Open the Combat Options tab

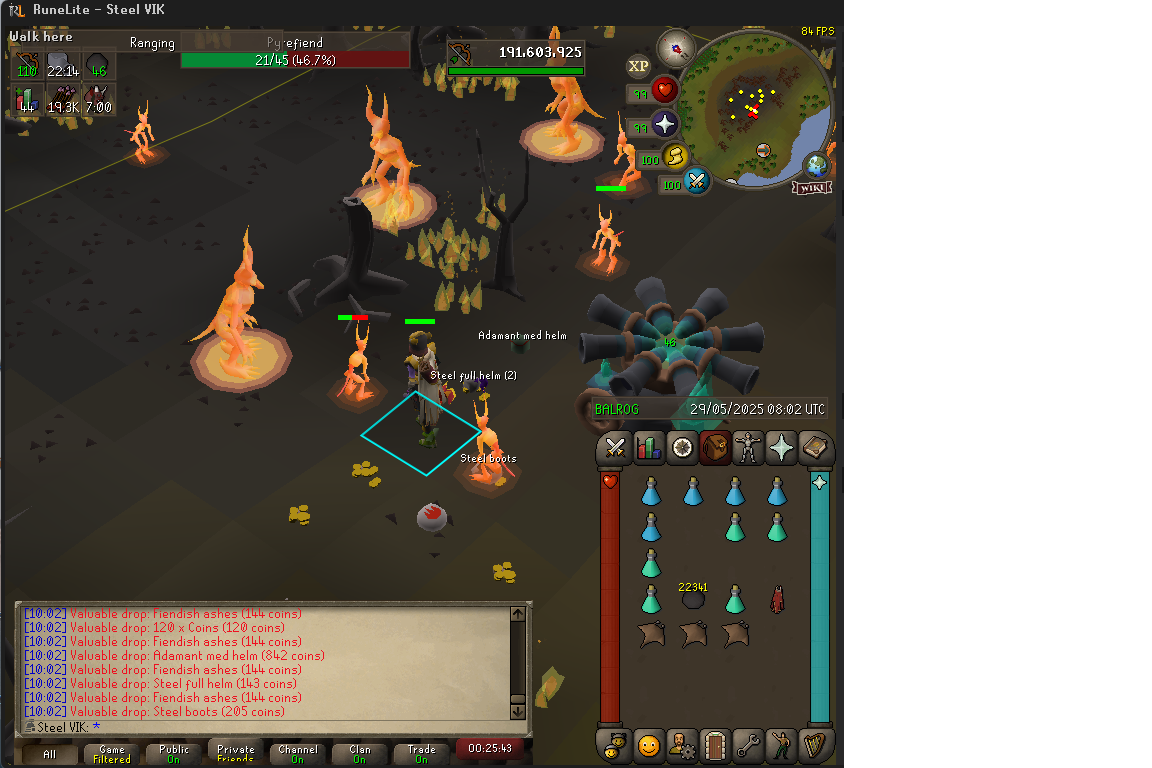point(615,448)
